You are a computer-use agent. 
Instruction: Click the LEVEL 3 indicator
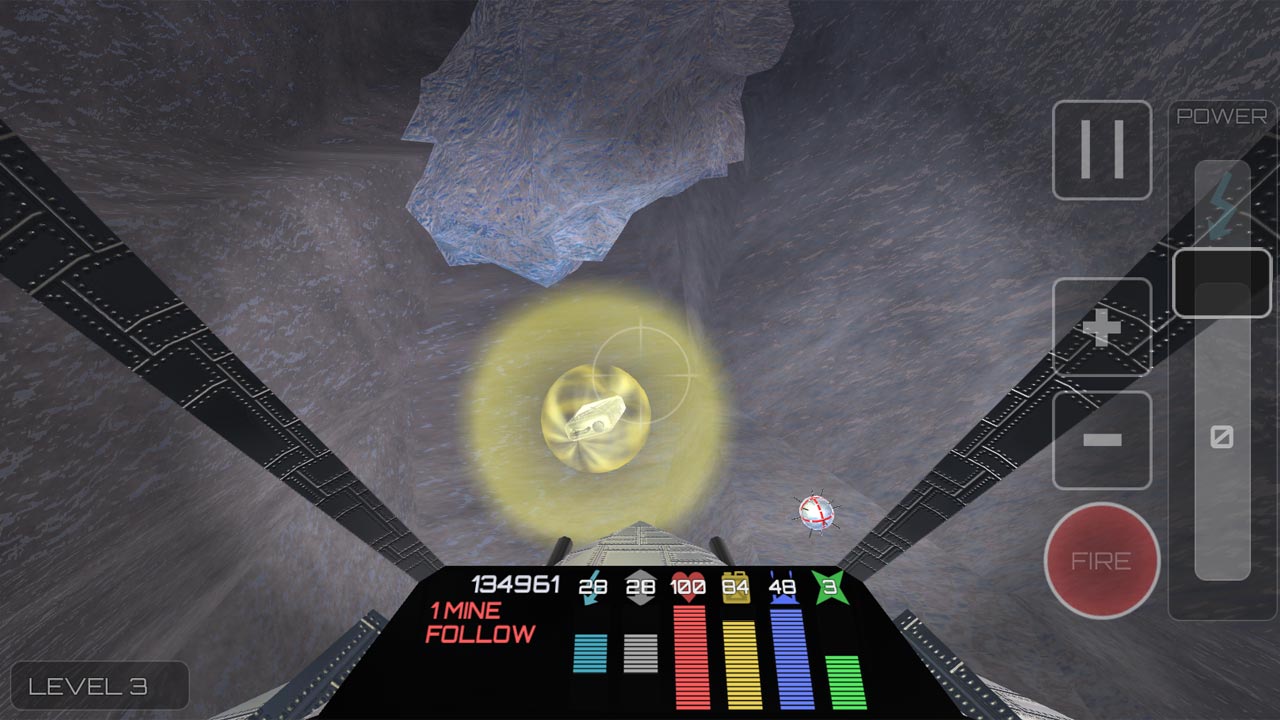click(x=100, y=685)
